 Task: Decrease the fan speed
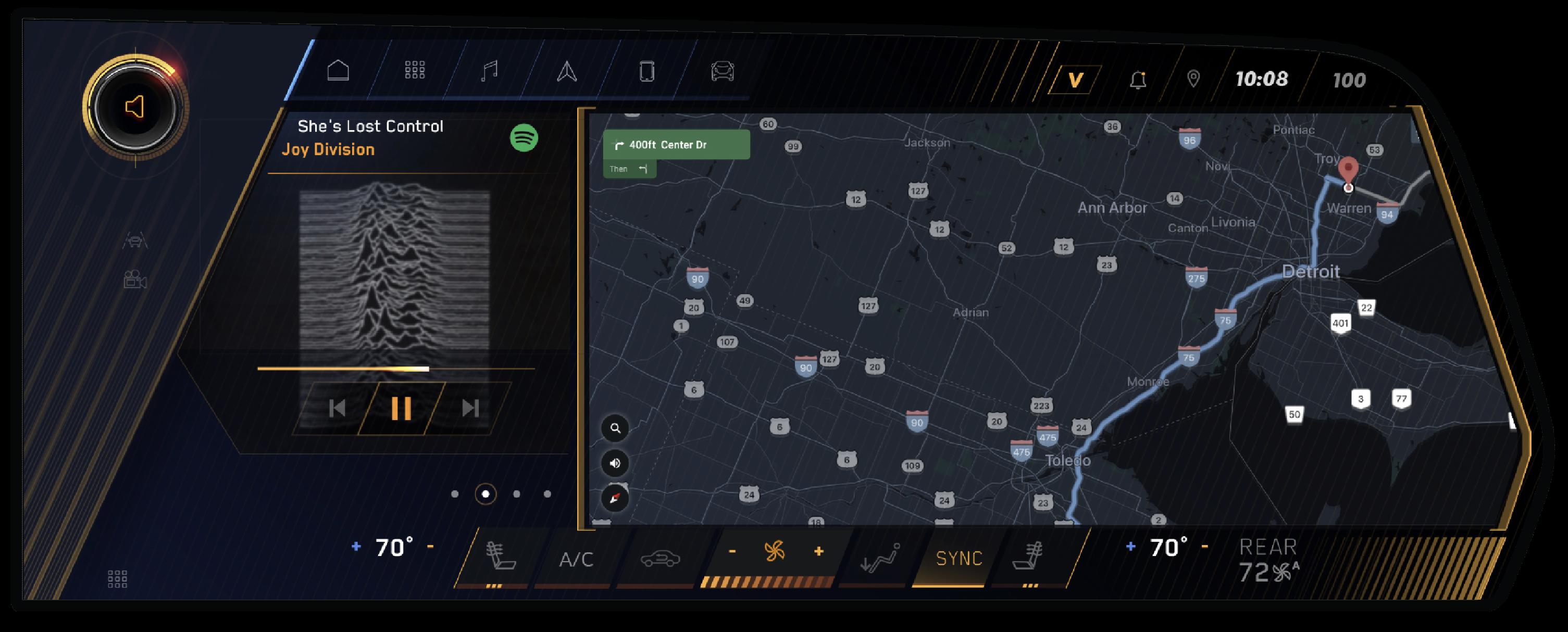[x=732, y=551]
